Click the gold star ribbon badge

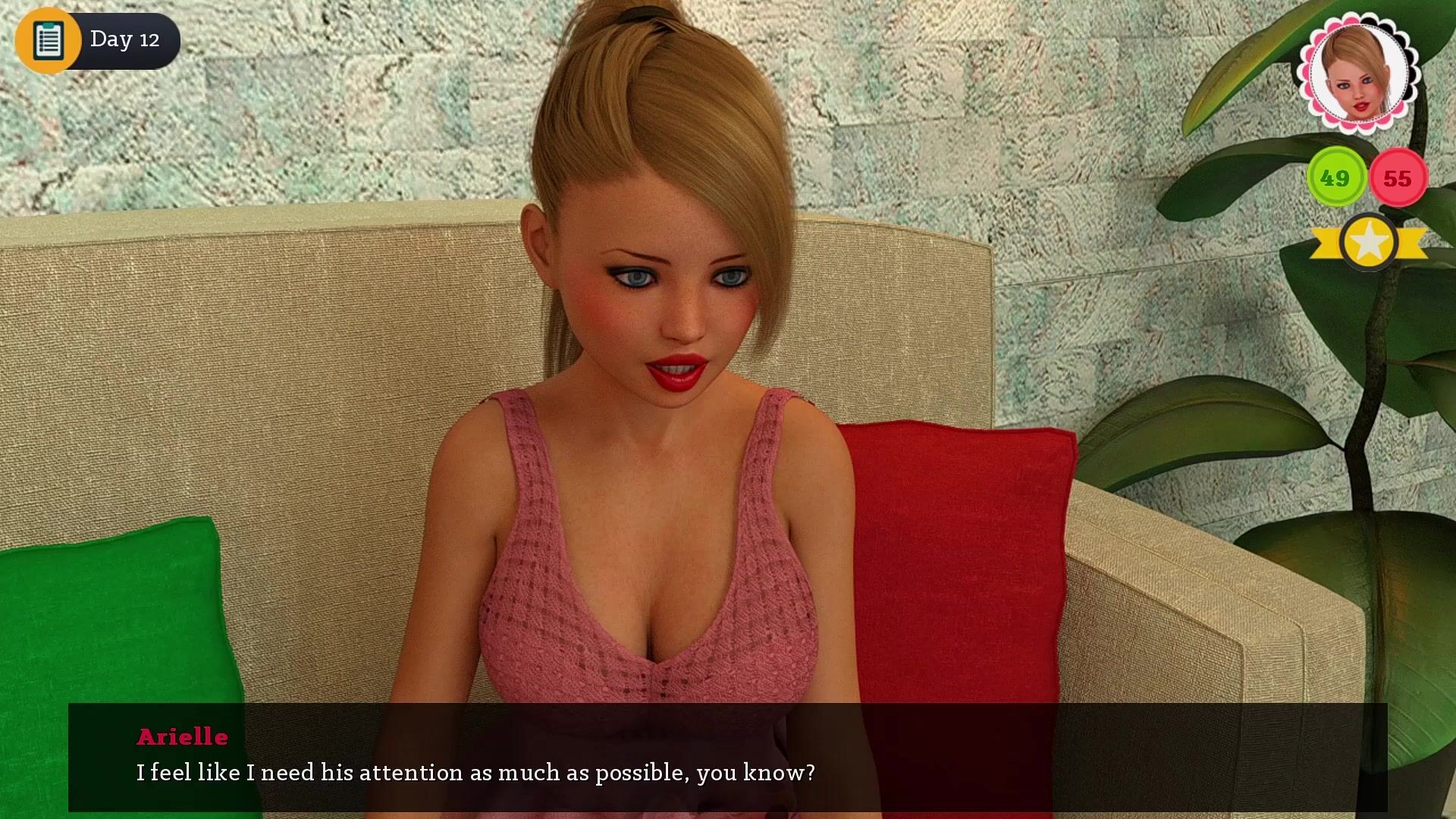[1369, 243]
